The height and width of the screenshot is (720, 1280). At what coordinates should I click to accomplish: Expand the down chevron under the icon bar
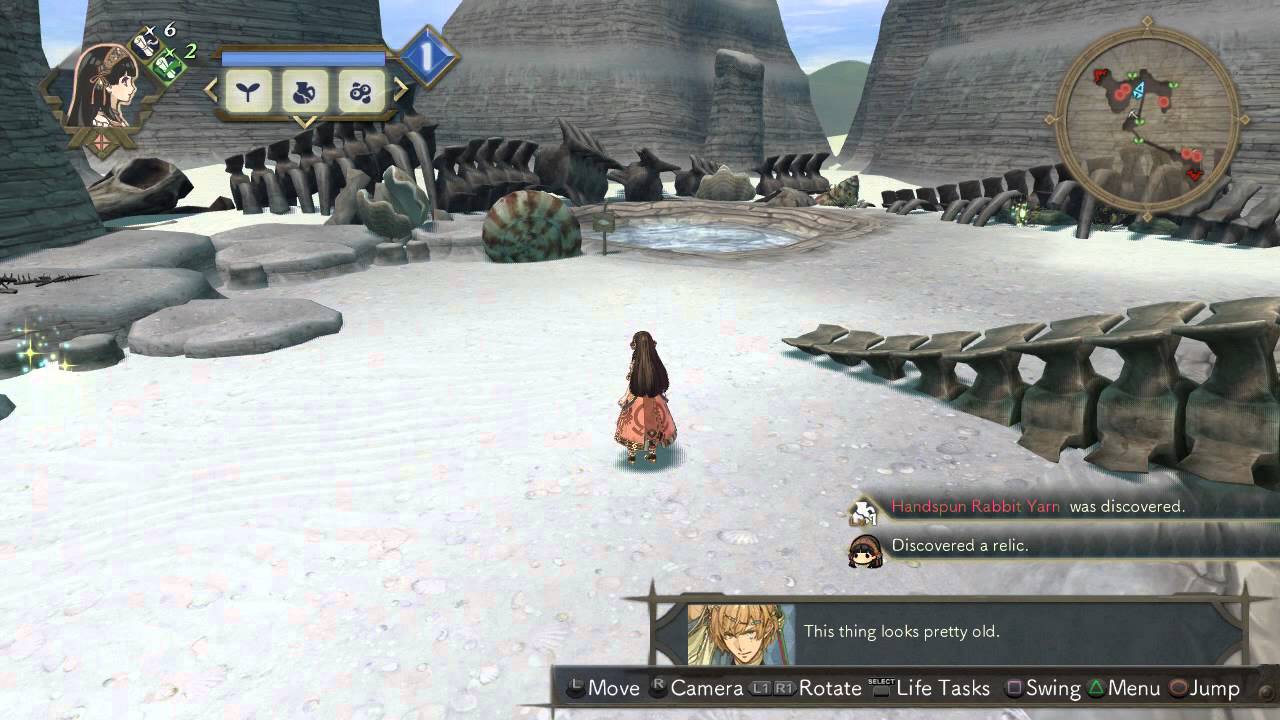coord(304,122)
